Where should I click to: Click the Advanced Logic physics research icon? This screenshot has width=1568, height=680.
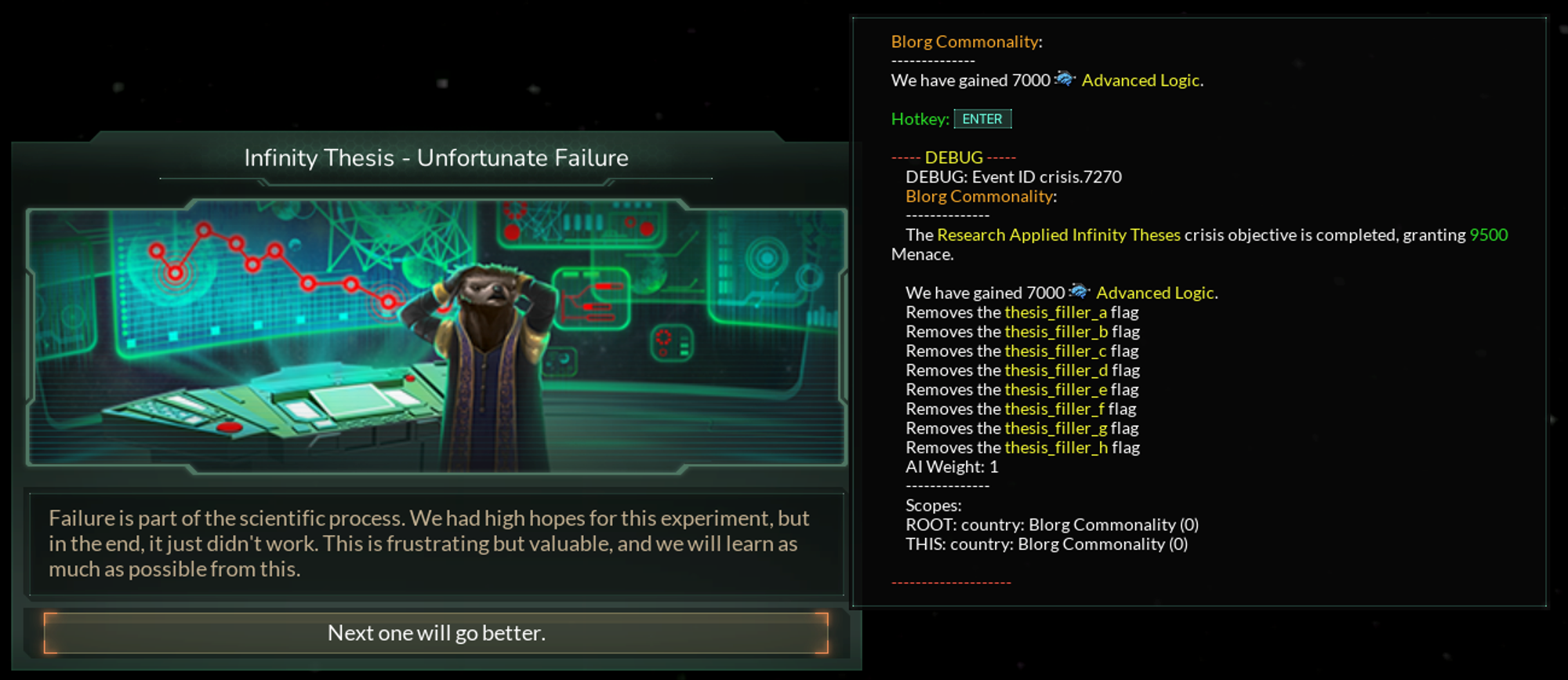point(1066,79)
